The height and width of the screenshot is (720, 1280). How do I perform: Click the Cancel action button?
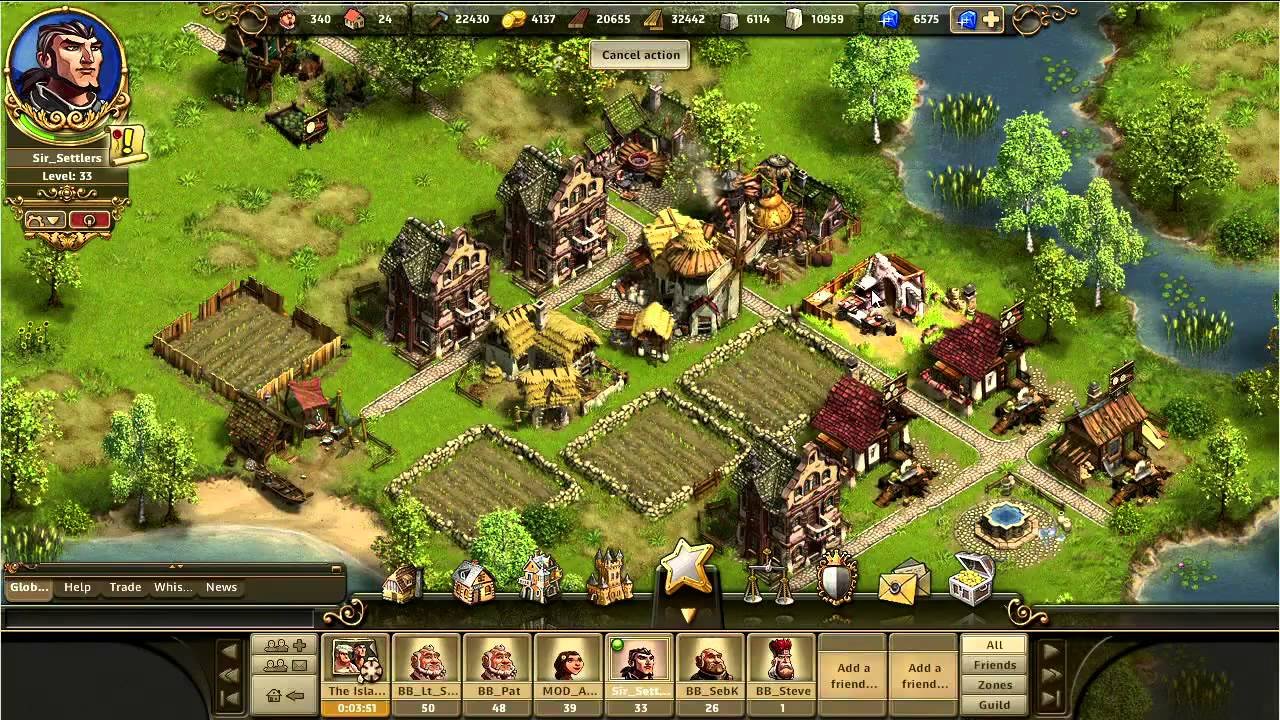pos(639,55)
